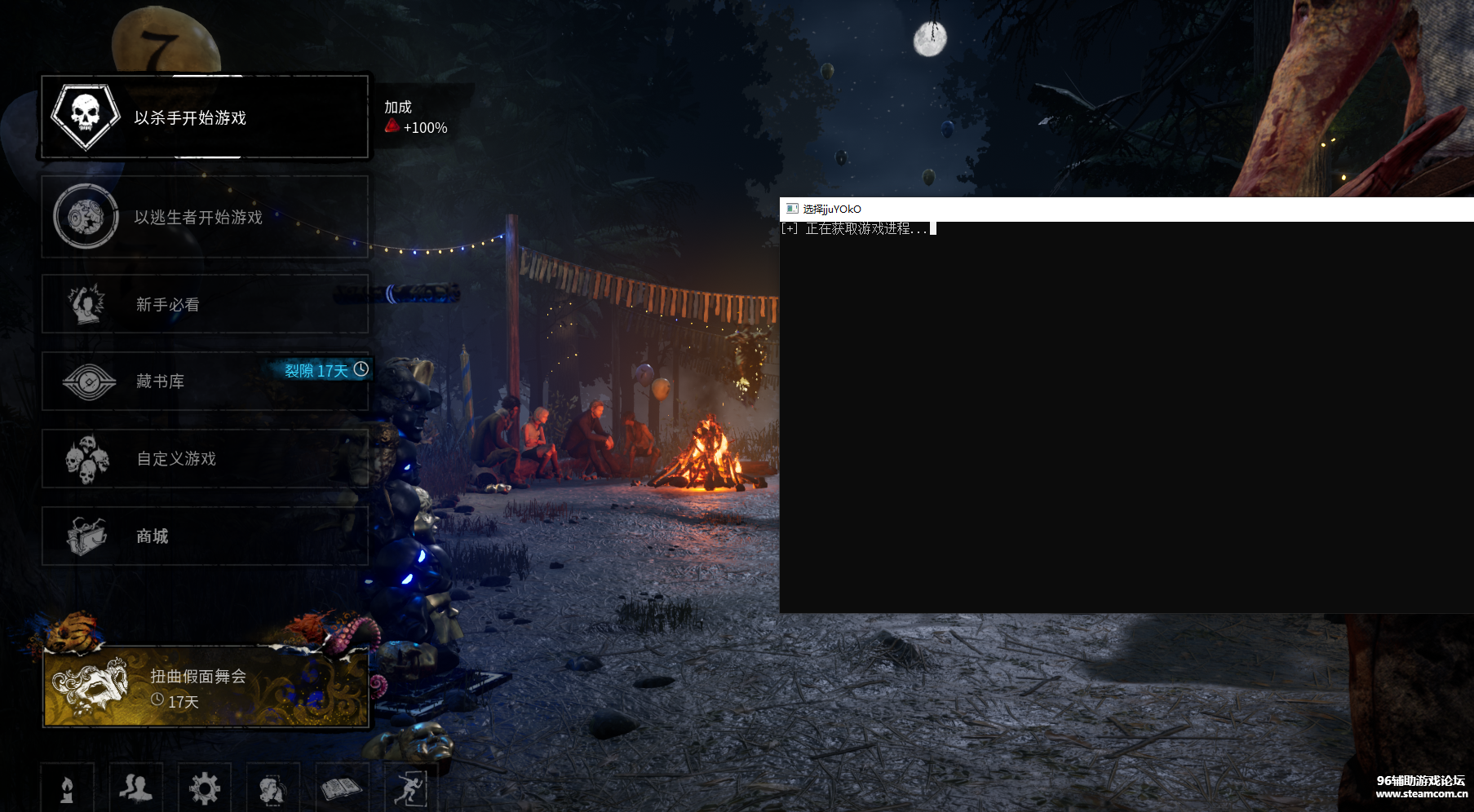Click the running figure exit icon
1474x812 pixels.
click(409, 788)
